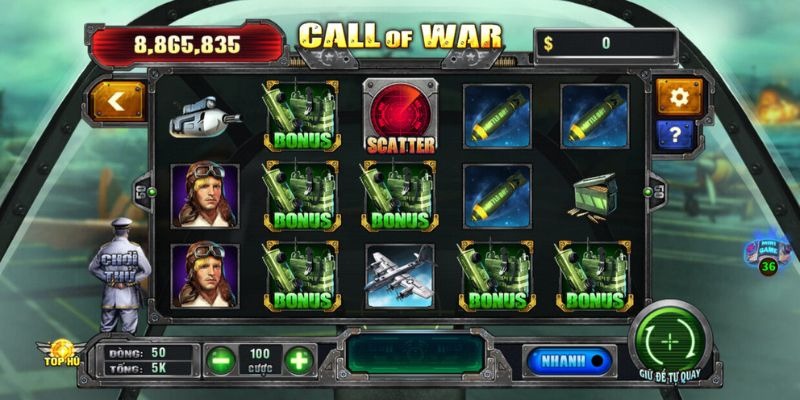Show help with the question mark button

[678, 134]
